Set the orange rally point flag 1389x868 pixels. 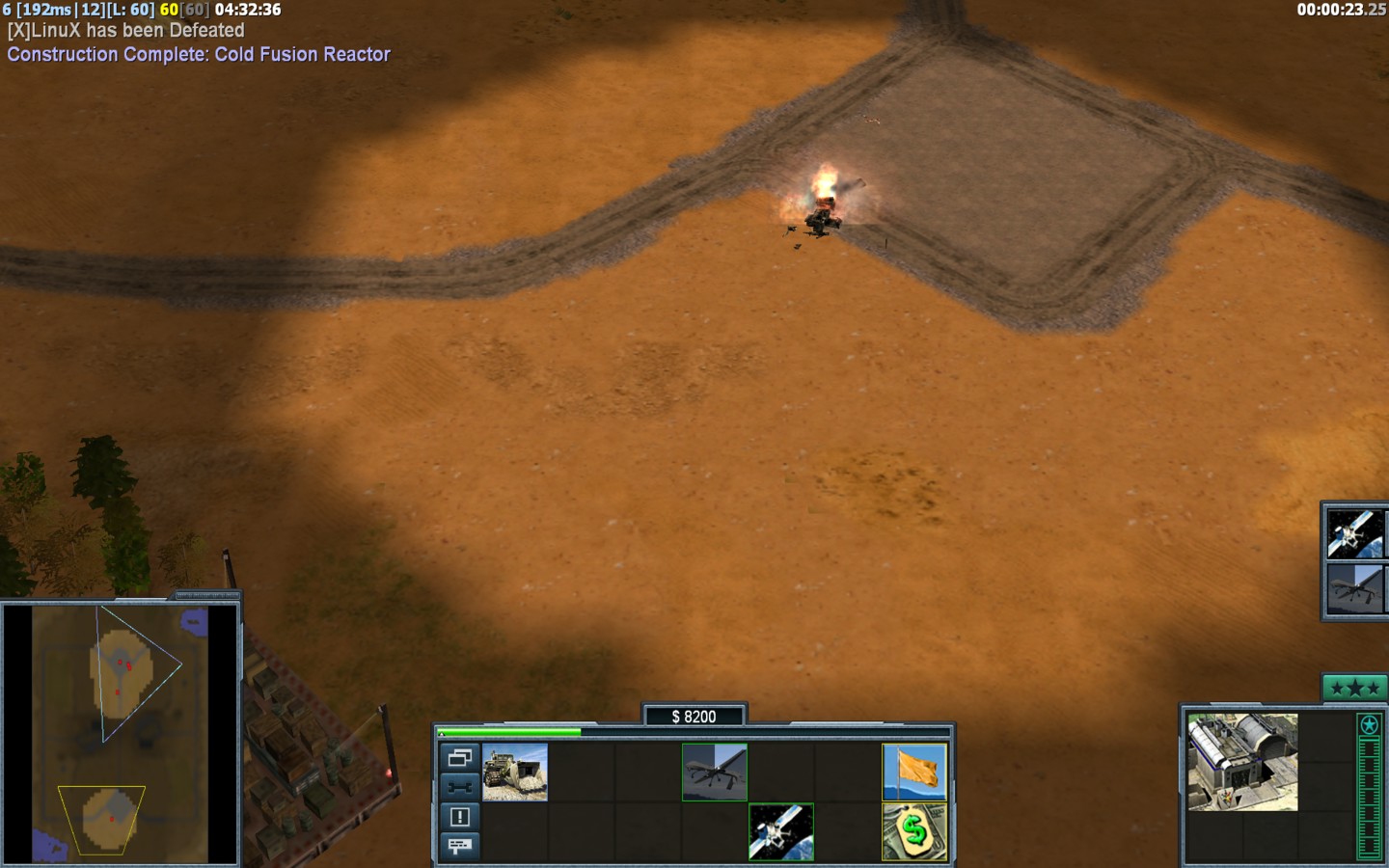(x=914, y=772)
